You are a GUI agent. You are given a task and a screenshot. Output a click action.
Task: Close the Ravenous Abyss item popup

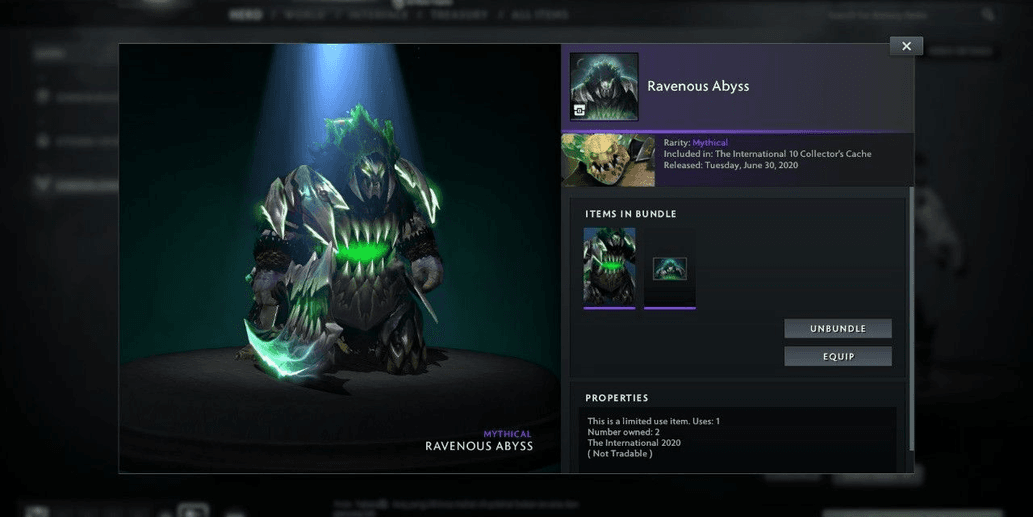click(906, 46)
